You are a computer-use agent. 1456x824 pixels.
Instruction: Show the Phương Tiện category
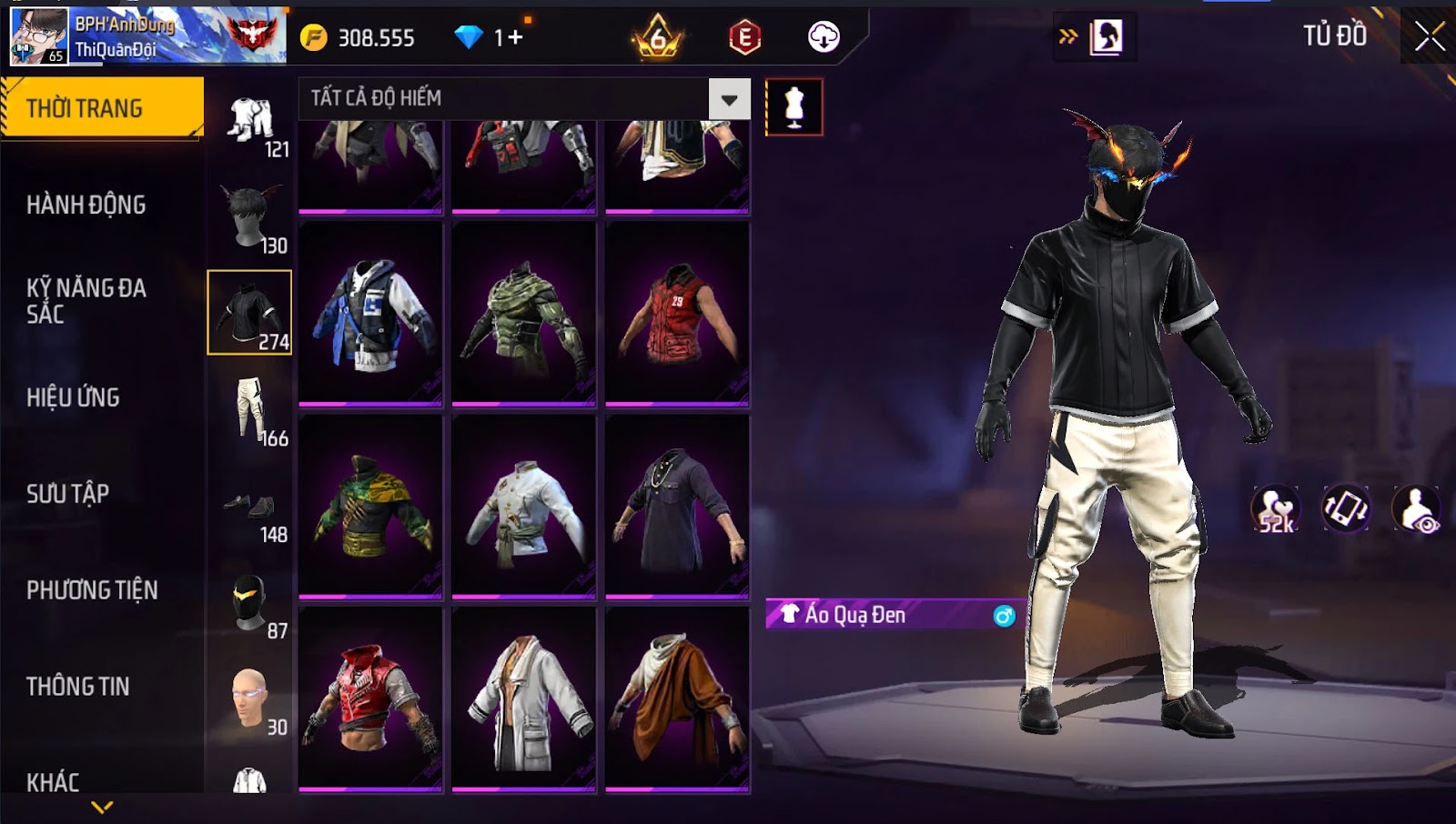[92, 590]
